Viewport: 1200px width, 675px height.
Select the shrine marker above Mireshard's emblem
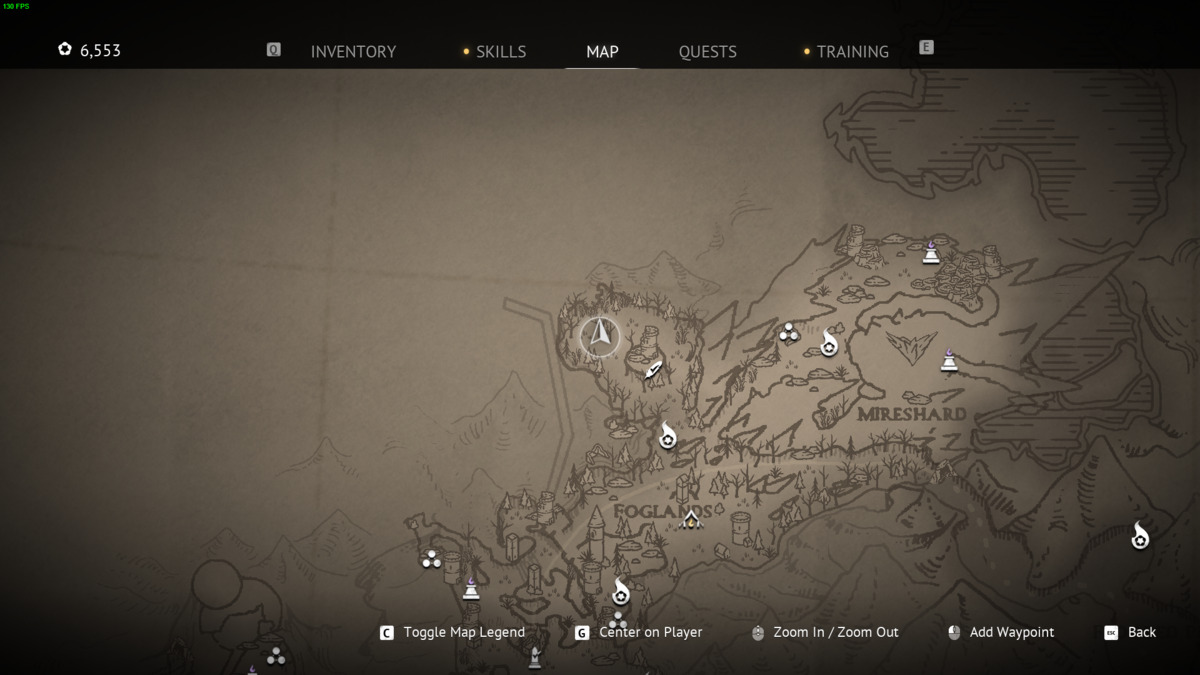click(931, 252)
